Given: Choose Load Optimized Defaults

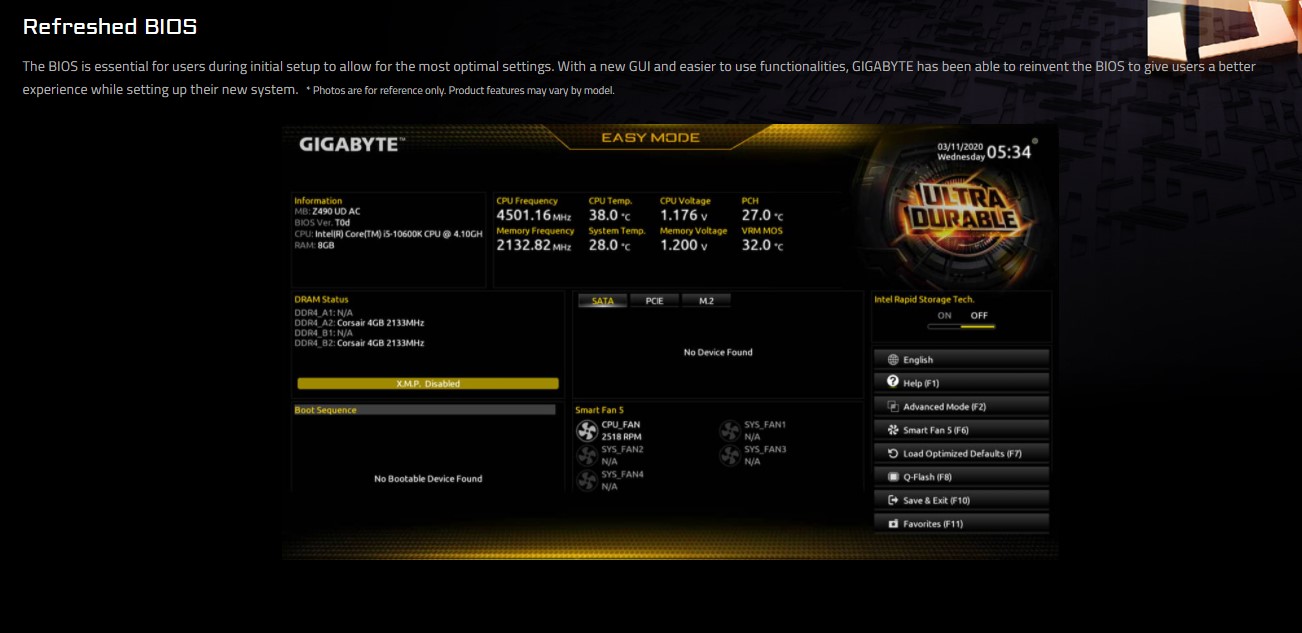Looking at the screenshot, I should pyautogui.click(x=961, y=454).
